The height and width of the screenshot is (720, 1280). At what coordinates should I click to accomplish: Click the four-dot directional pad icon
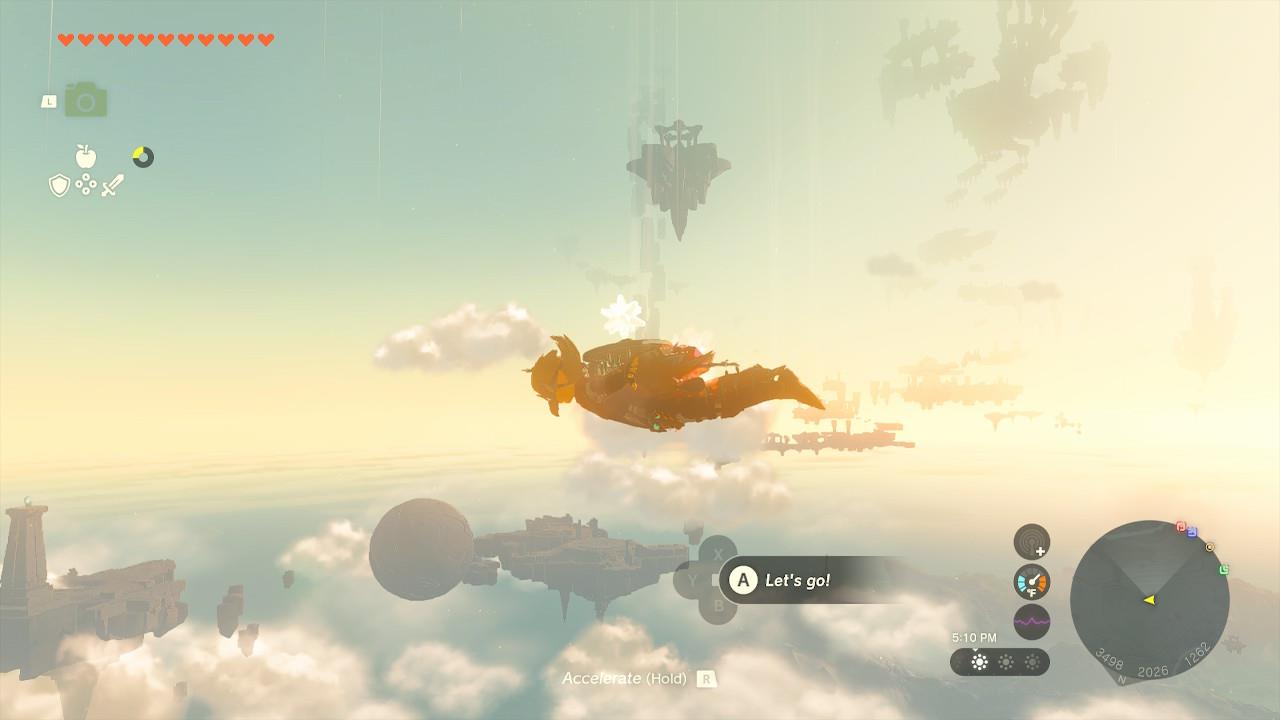(86, 185)
